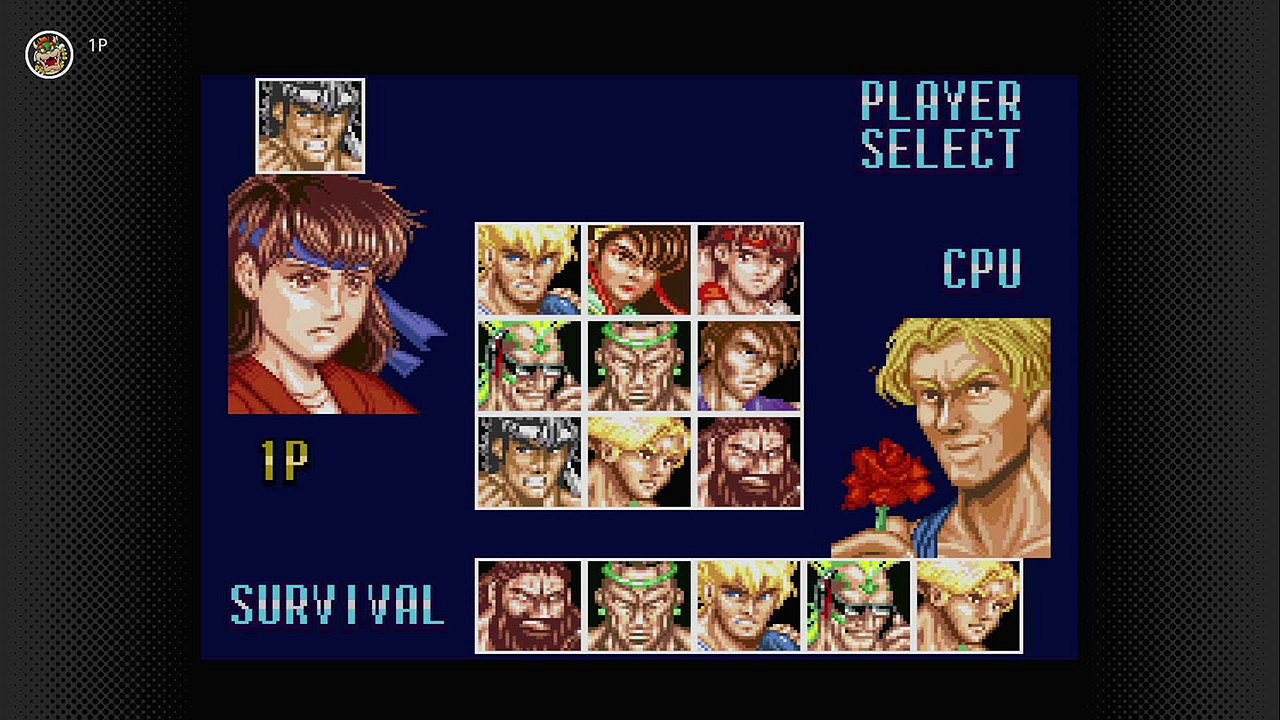Click the SURVIVAL mode label
This screenshot has height=720, width=1280.
click(x=337, y=604)
